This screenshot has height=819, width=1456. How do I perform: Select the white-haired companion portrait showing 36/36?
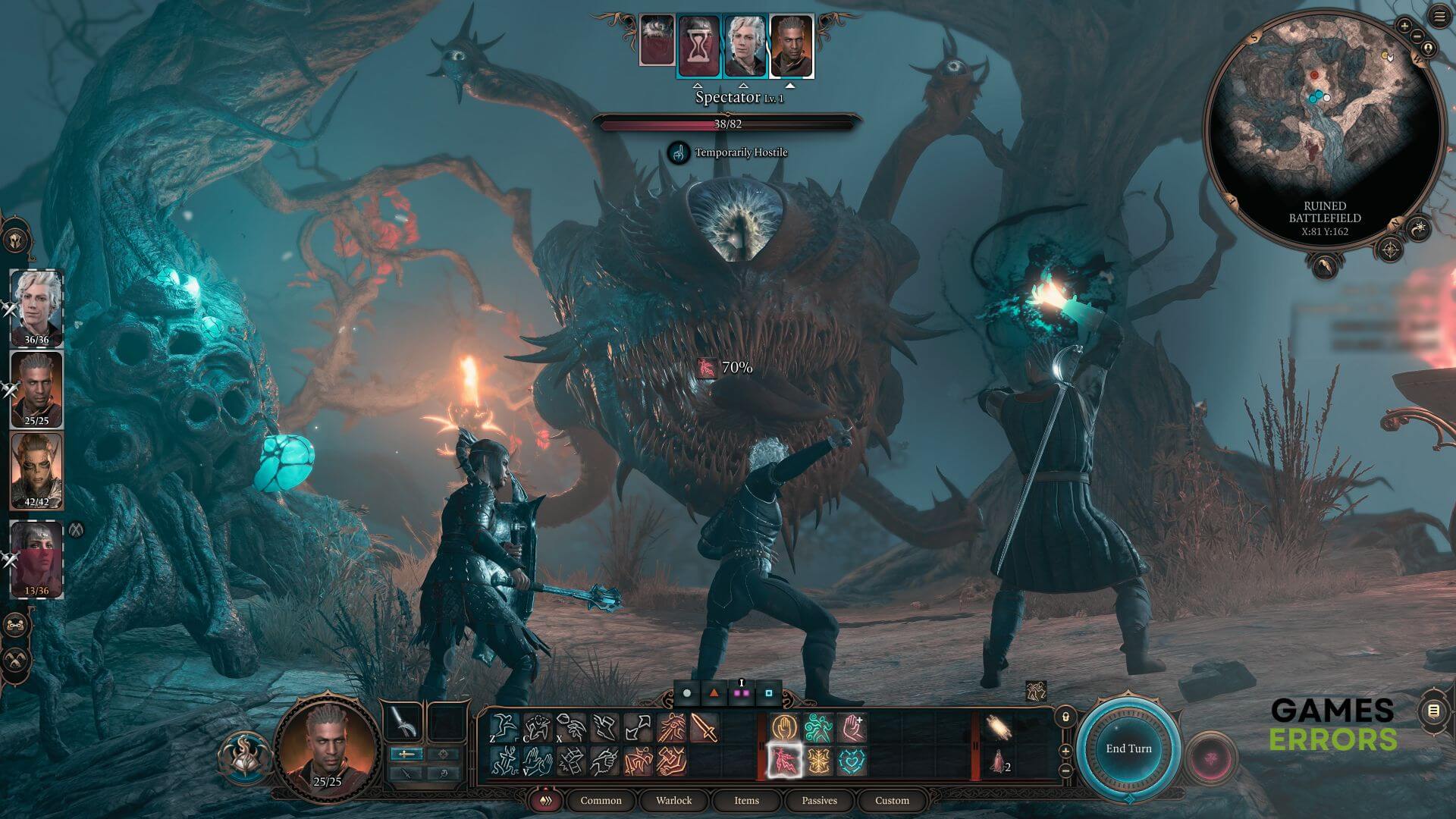(36, 307)
